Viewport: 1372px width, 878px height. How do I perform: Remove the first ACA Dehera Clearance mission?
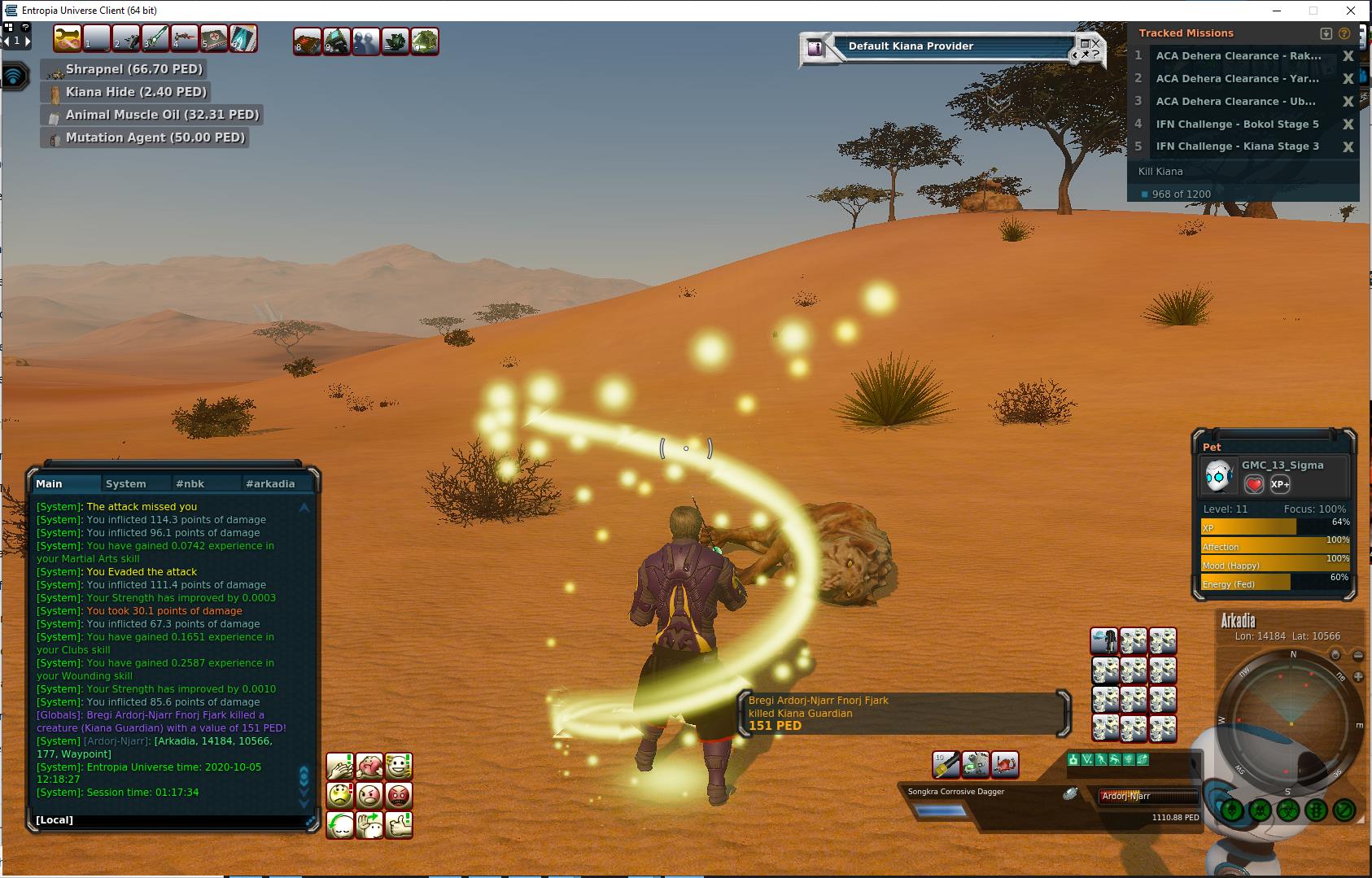pyautogui.click(x=1348, y=56)
